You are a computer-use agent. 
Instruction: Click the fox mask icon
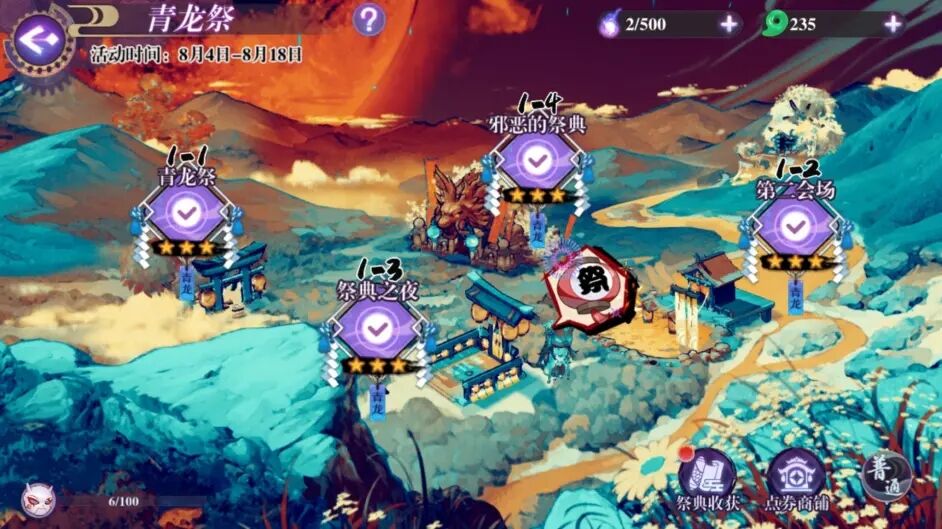(39, 496)
